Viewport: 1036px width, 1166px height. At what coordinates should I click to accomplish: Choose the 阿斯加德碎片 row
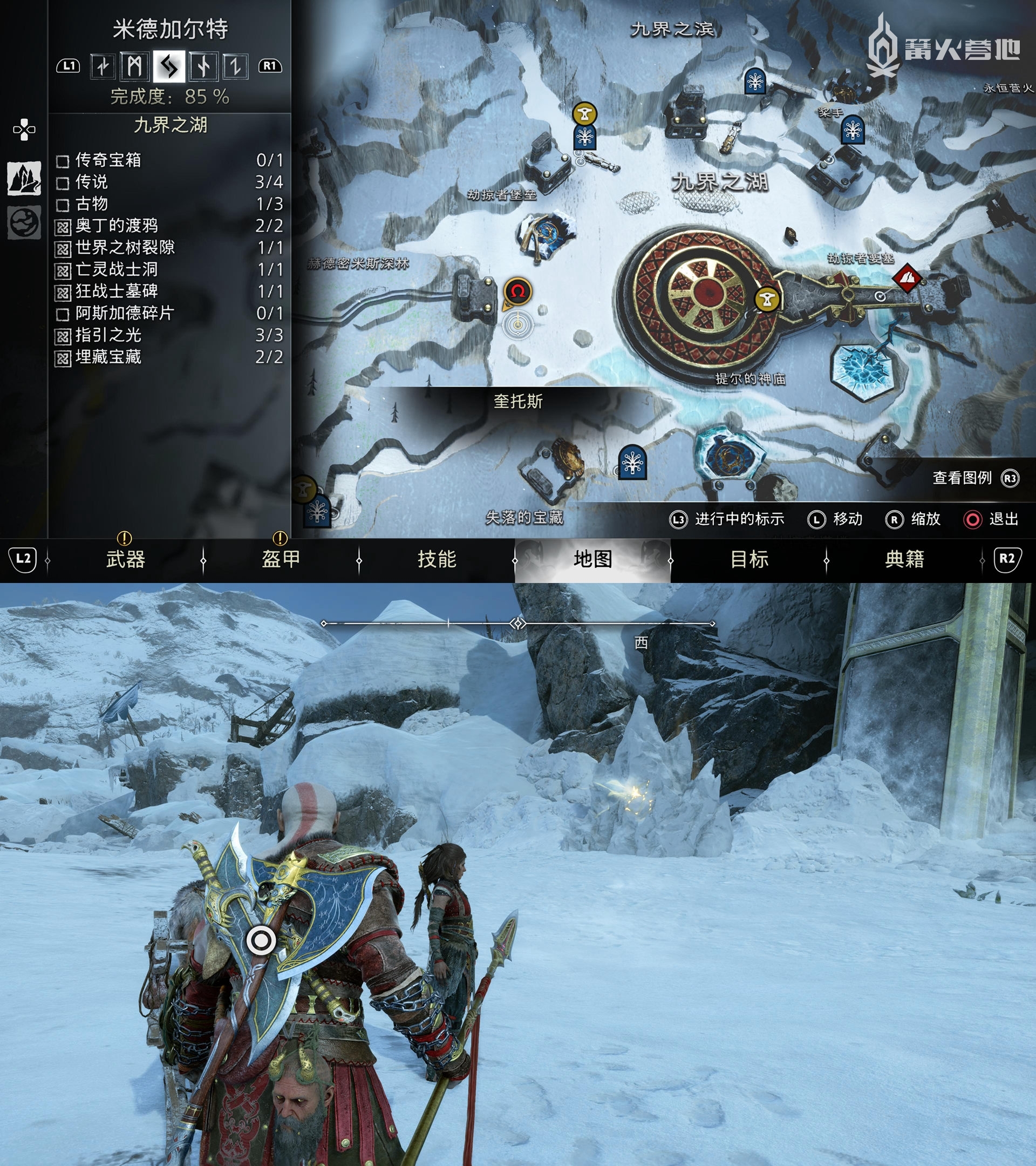[169, 313]
